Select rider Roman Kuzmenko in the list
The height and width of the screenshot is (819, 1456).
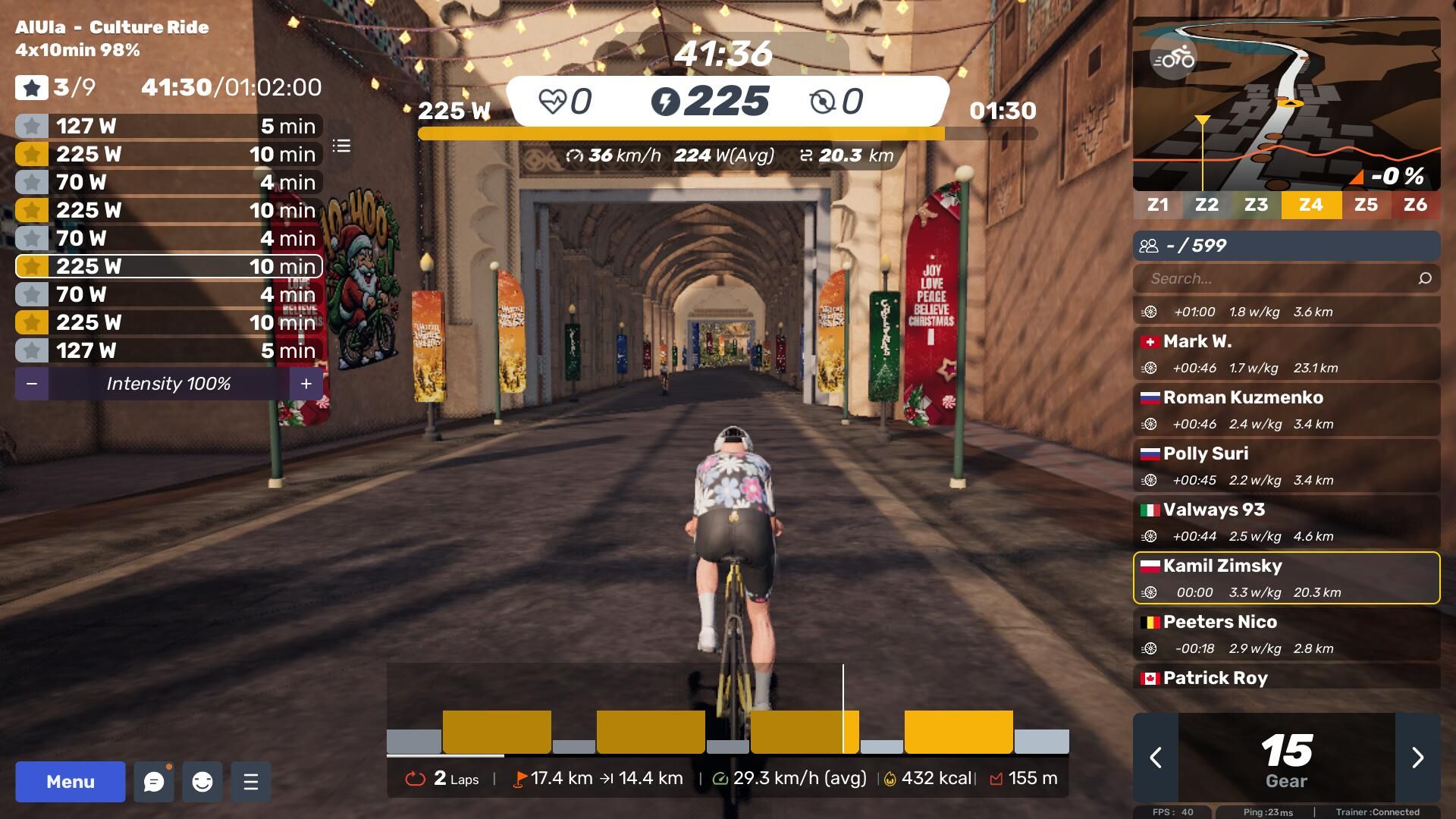point(1286,409)
